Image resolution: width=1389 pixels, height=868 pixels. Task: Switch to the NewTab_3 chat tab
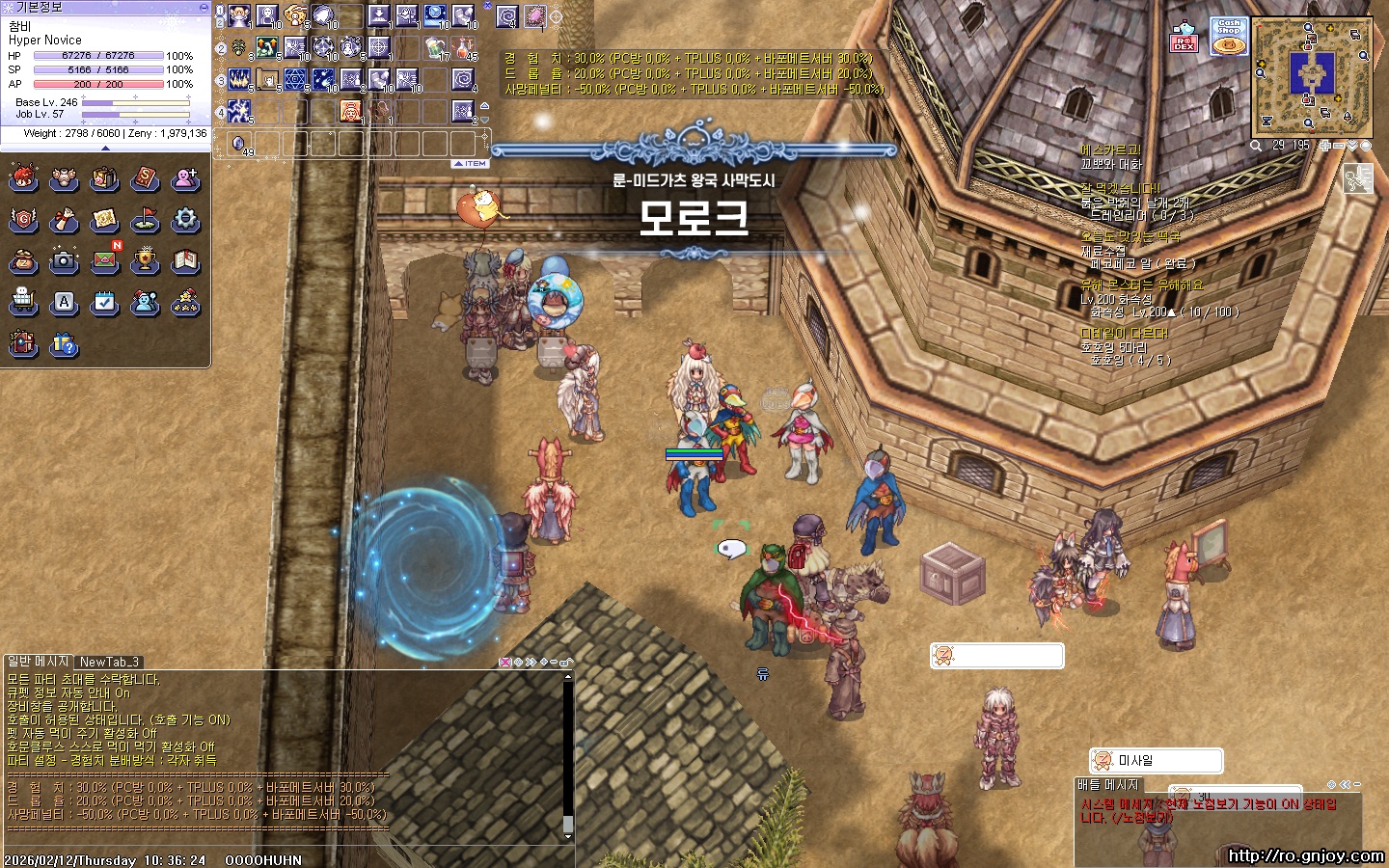tap(110, 662)
